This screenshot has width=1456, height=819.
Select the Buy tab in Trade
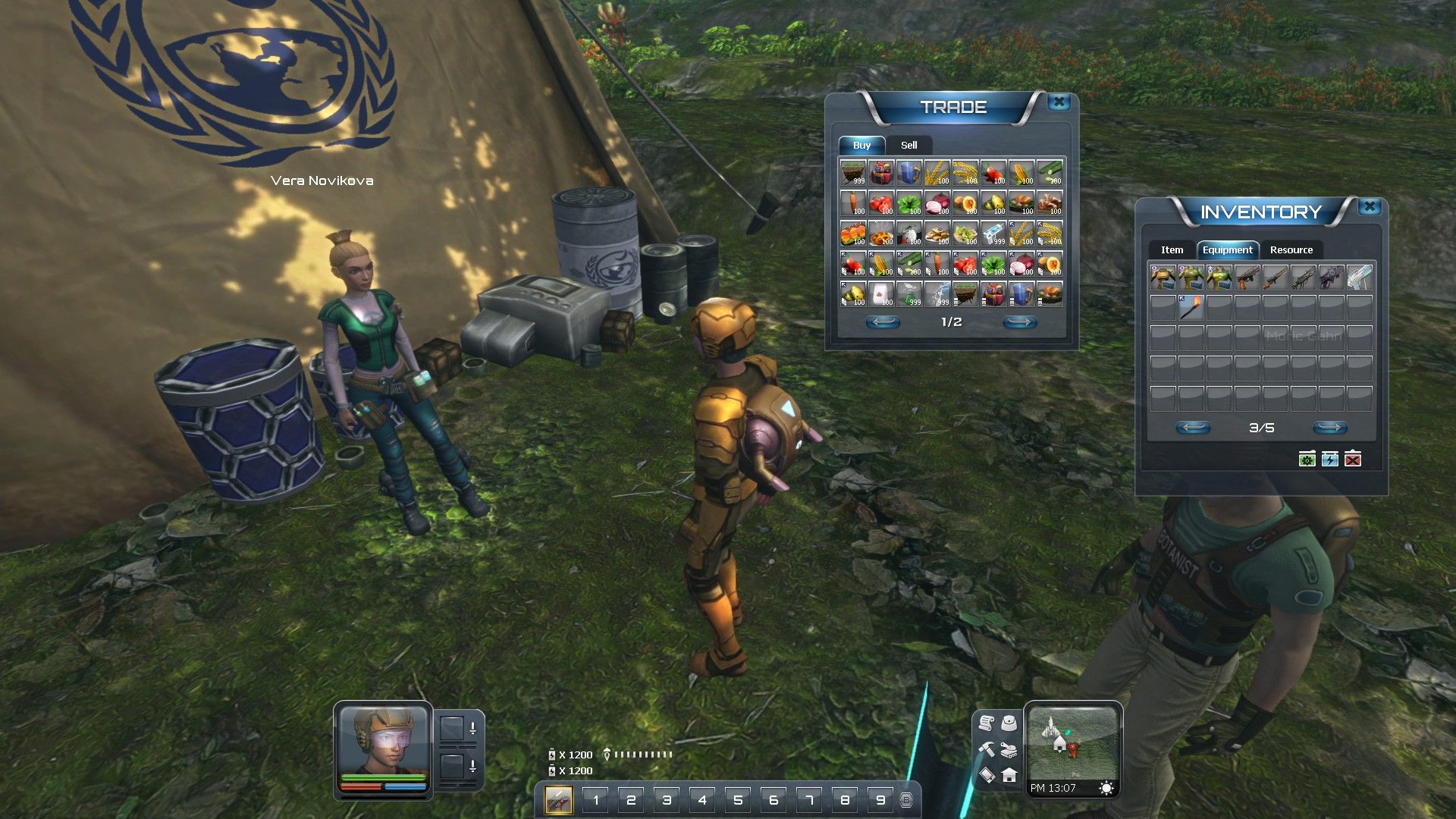[861, 145]
